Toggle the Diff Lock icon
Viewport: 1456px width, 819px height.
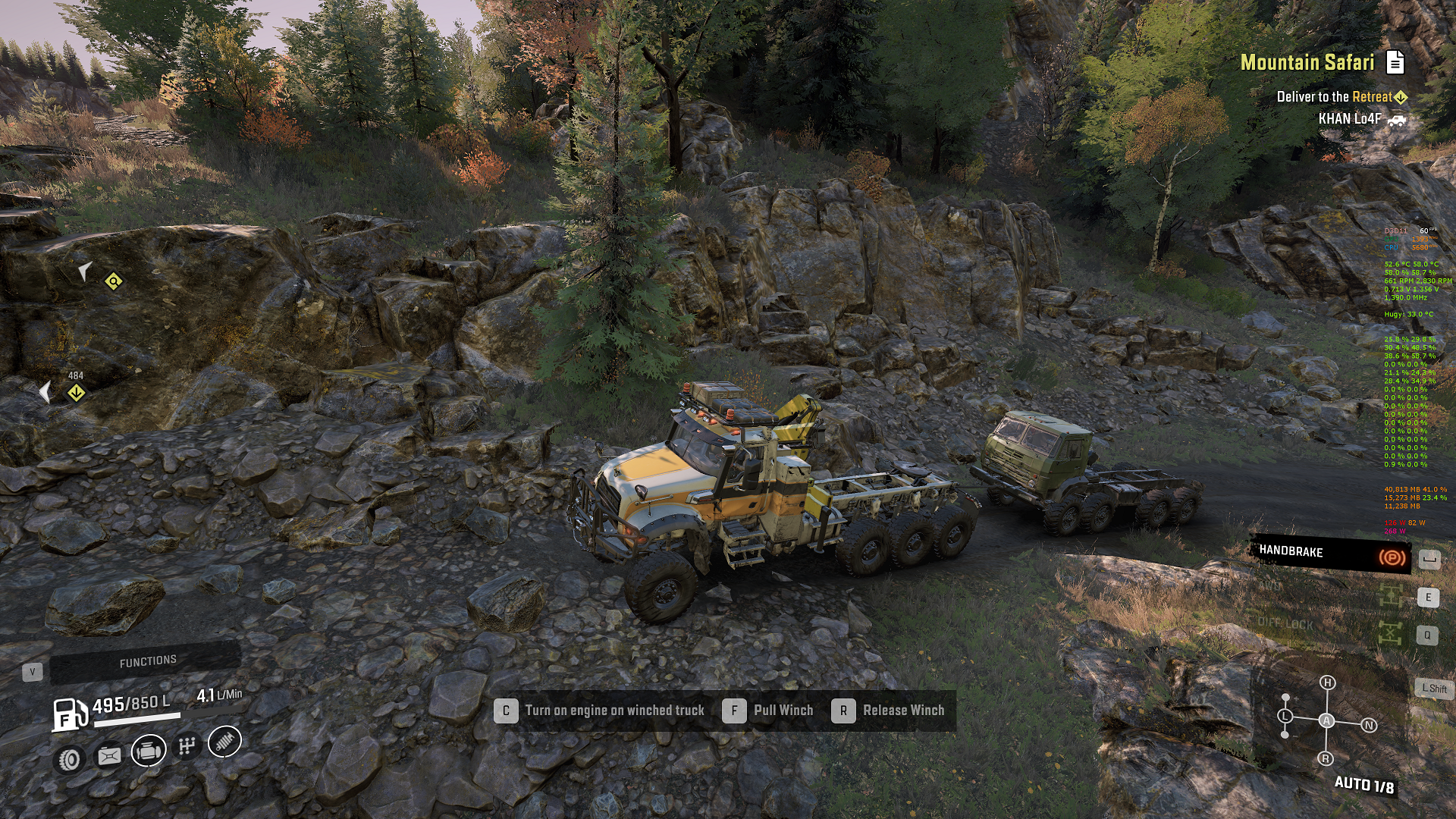1390,632
